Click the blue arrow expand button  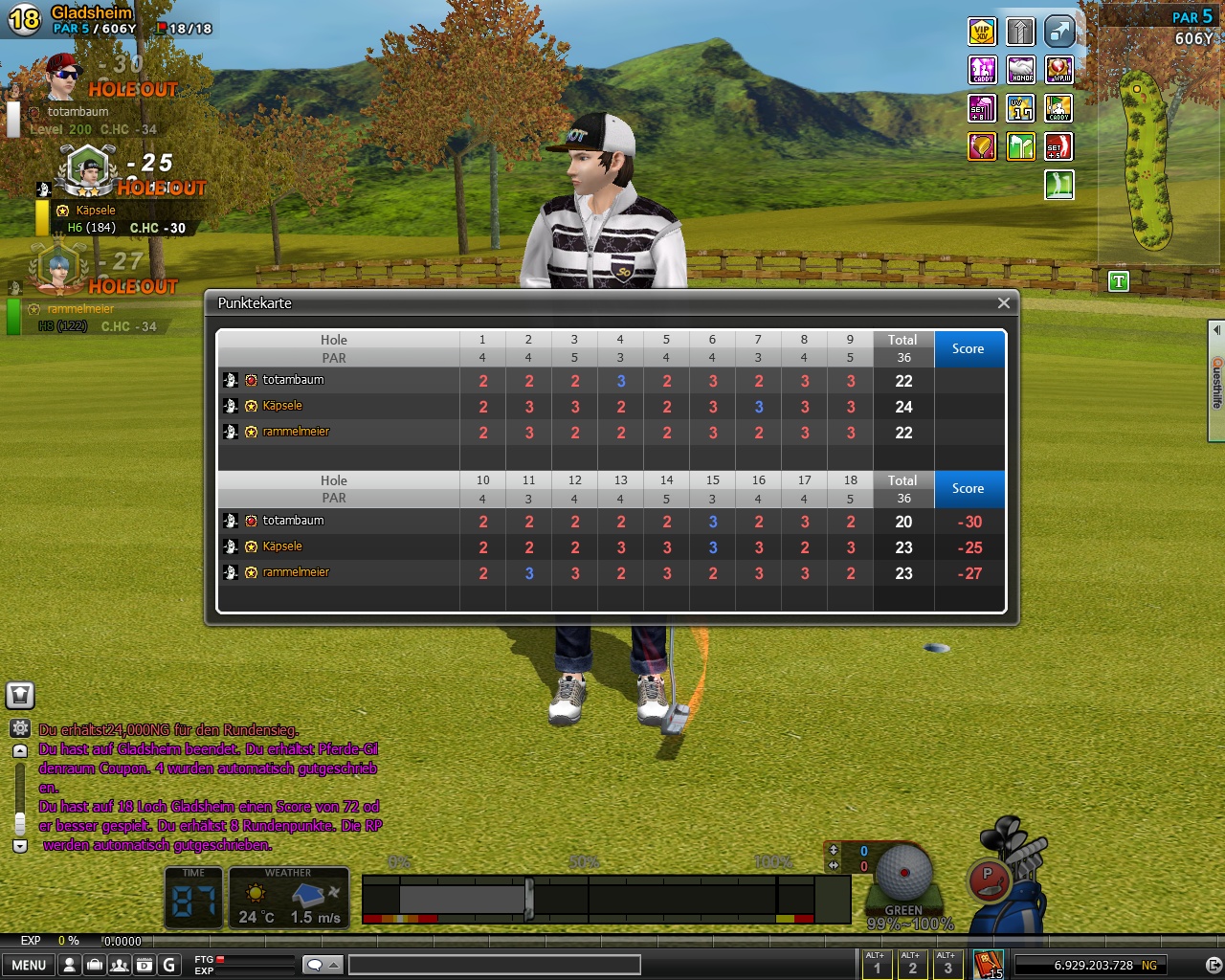1059,32
